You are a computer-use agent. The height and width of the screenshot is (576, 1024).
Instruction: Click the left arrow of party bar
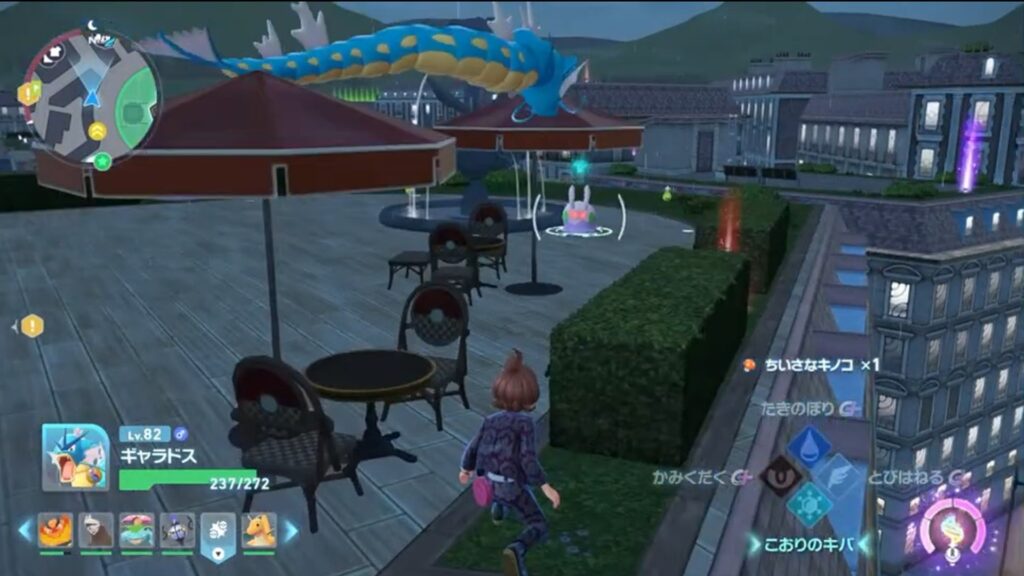click(x=24, y=530)
